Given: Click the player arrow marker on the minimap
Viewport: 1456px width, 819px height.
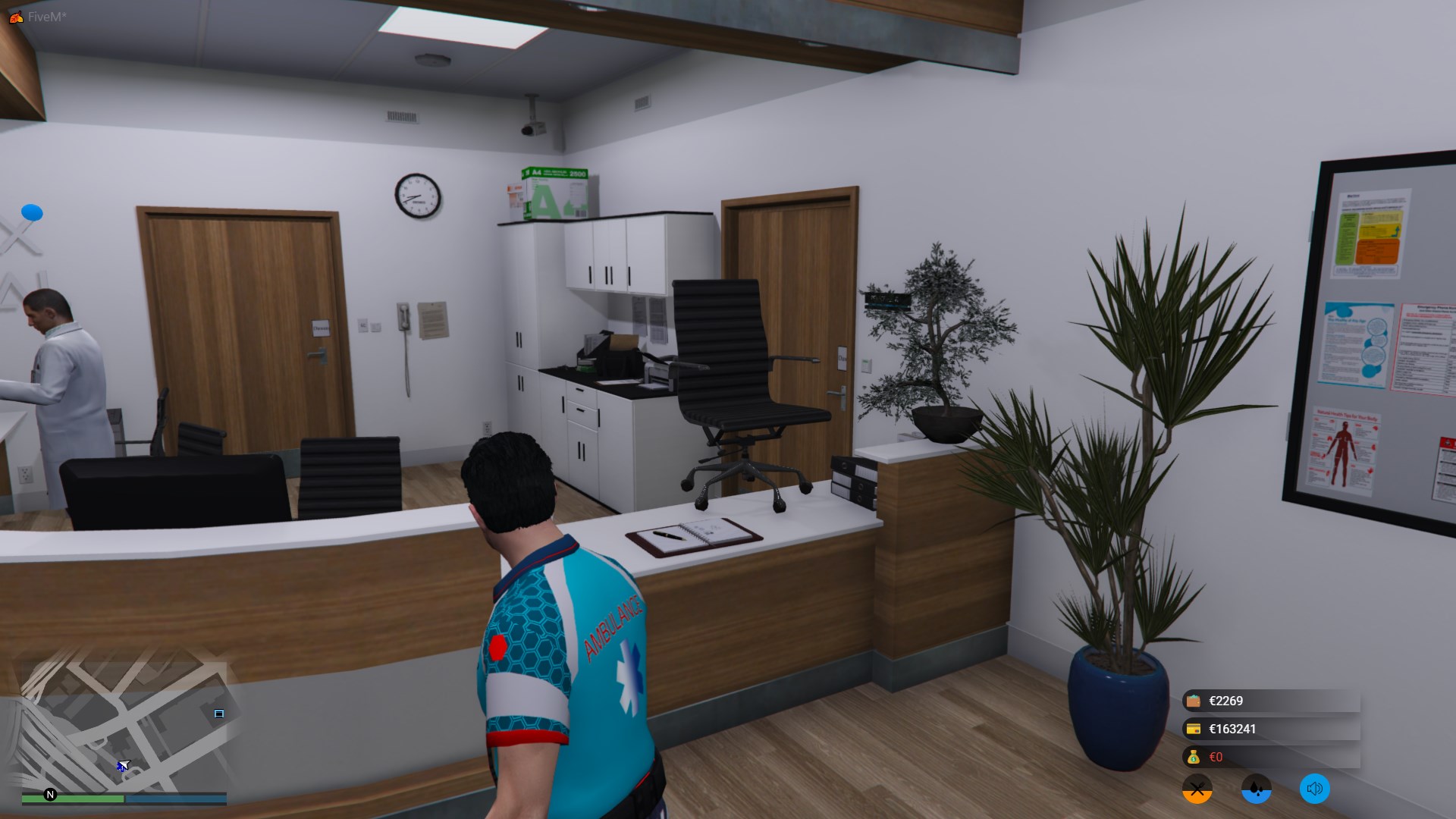Looking at the screenshot, I should (123, 766).
